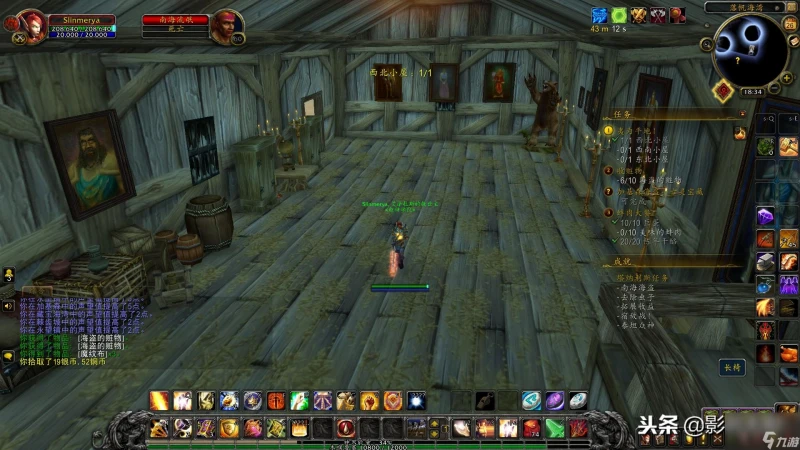Activate the glowing blue orb ability
The height and width of the screenshot is (450, 800).
(x=416, y=401)
